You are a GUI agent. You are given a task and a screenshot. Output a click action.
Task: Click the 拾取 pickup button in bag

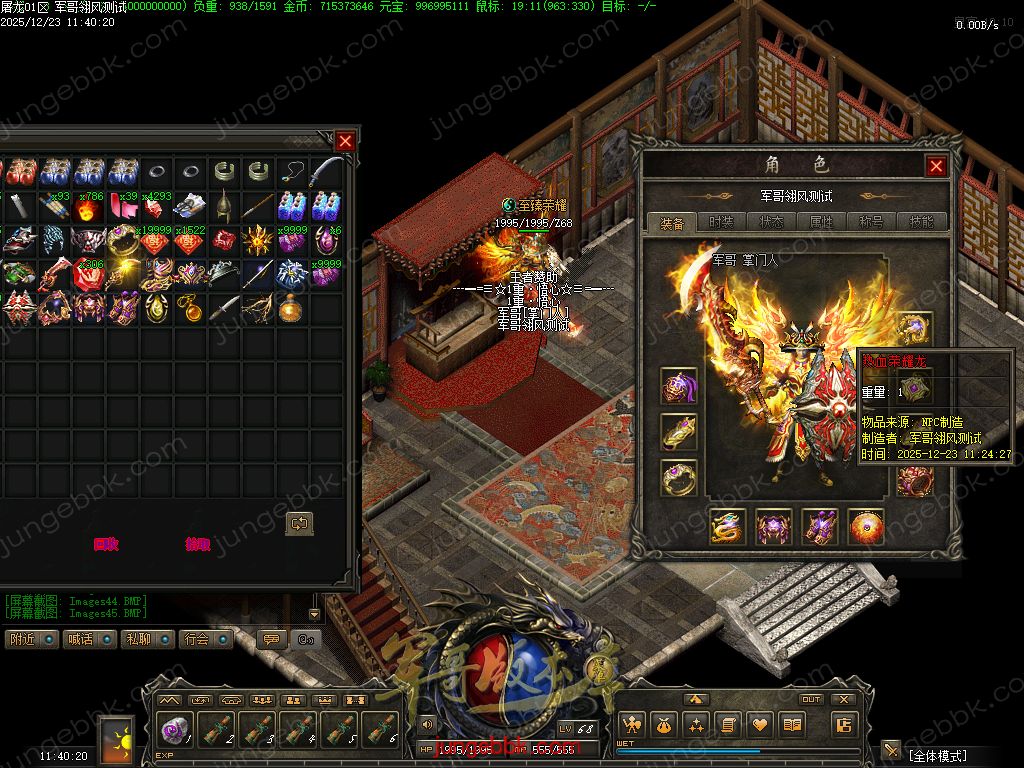tap(198, 545)
